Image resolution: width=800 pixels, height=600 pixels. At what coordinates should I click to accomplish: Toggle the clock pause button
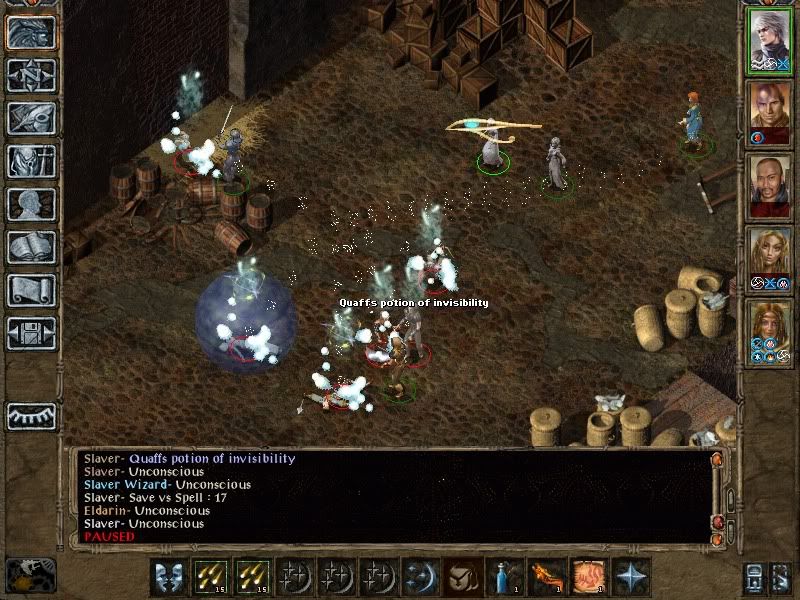(30, 576)
